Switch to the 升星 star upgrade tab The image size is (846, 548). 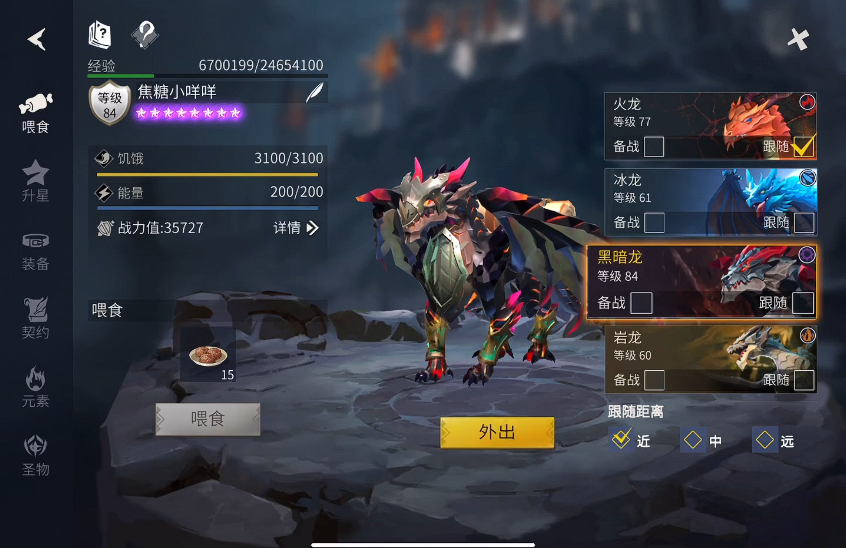click(36, 181)
